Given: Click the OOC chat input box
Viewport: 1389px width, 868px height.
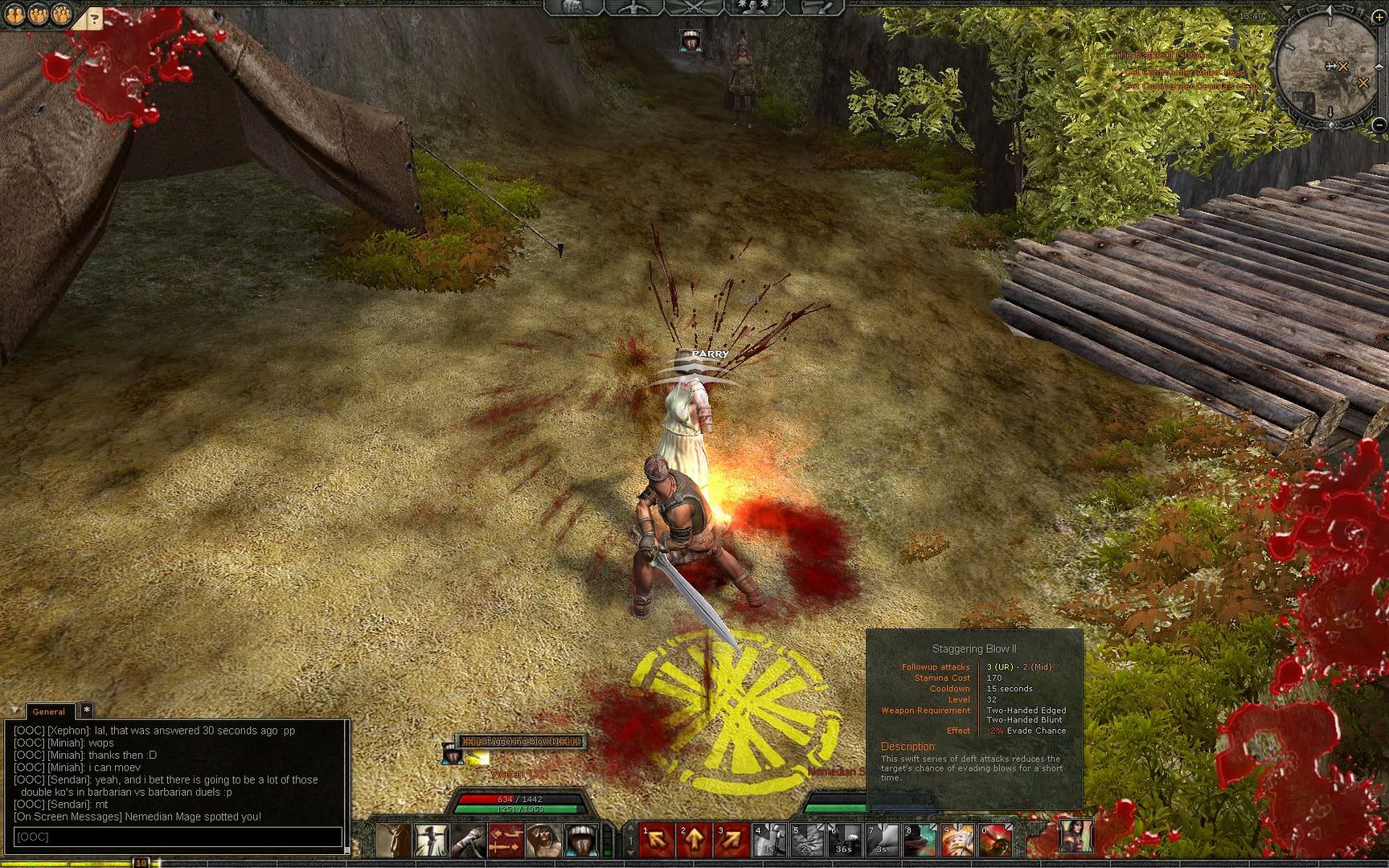Looking at the screenshot, I should [177, 837].
